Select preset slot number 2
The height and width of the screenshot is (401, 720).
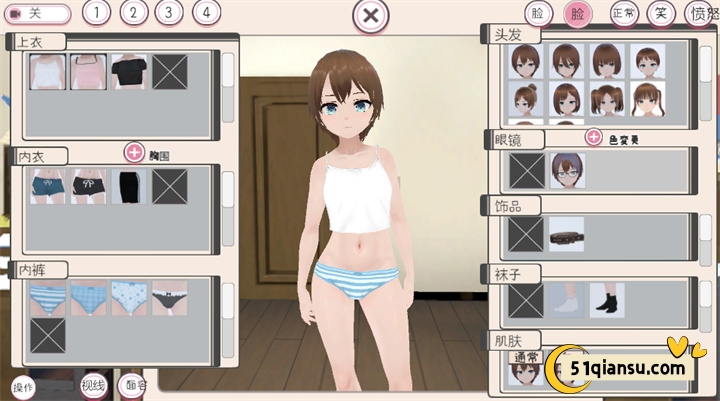(x=133, y=13)
